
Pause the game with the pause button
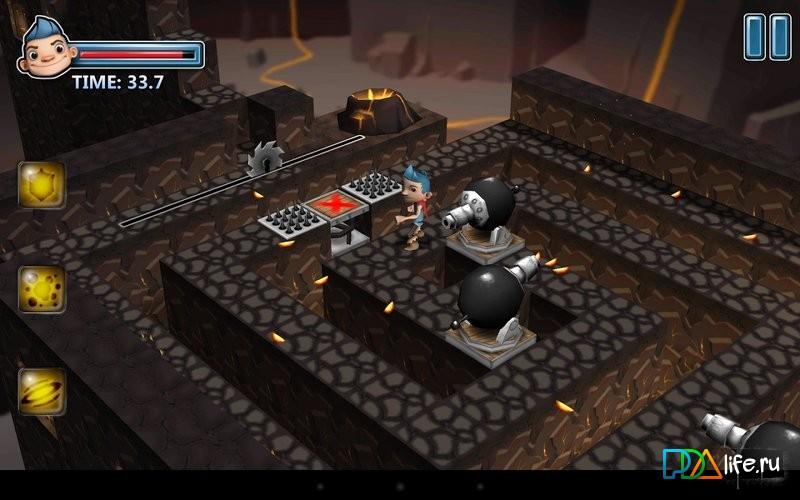coord(767,36)
